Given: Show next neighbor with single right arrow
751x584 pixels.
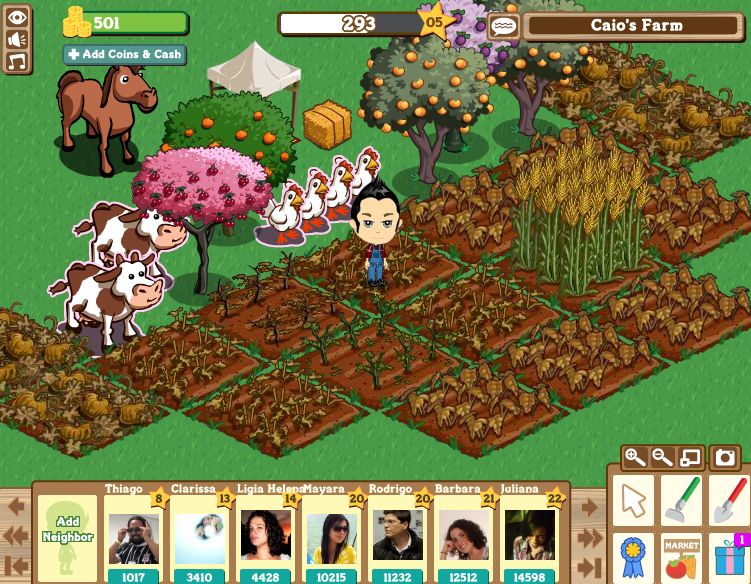Looking at the screenshot, I should coord(589,507).
